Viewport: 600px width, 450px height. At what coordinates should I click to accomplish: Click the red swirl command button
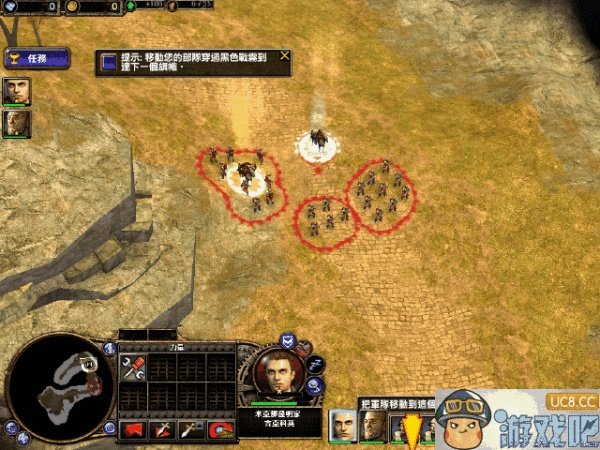(220, 430)
